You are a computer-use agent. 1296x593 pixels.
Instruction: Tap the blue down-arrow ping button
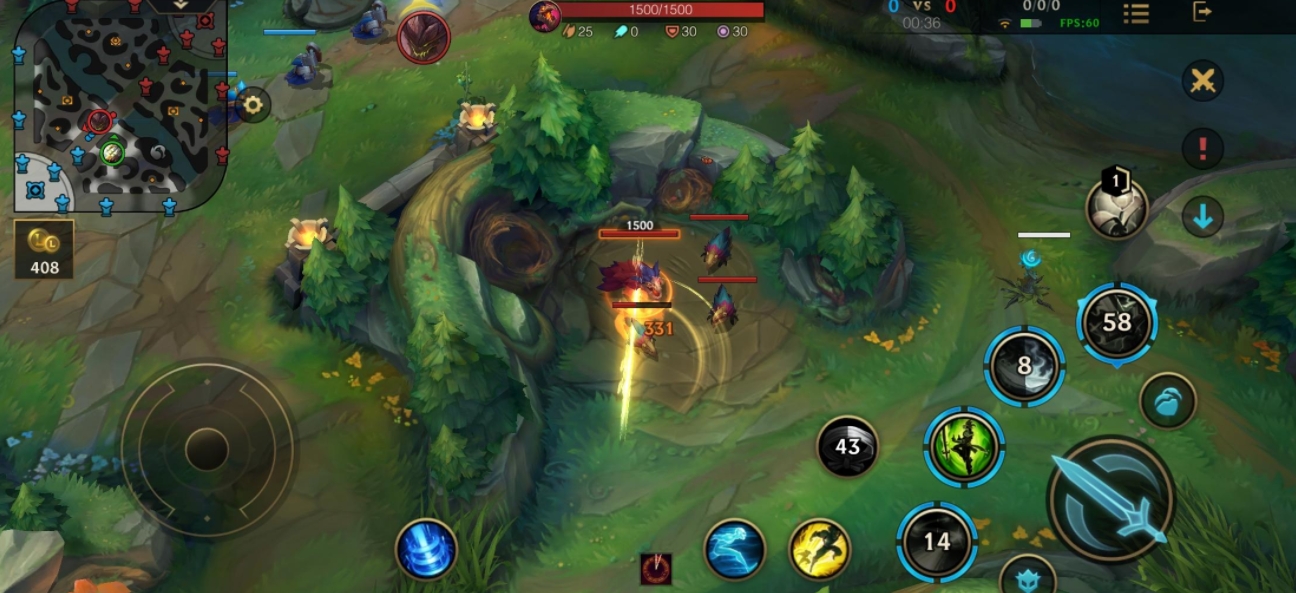click(1203, 216)
